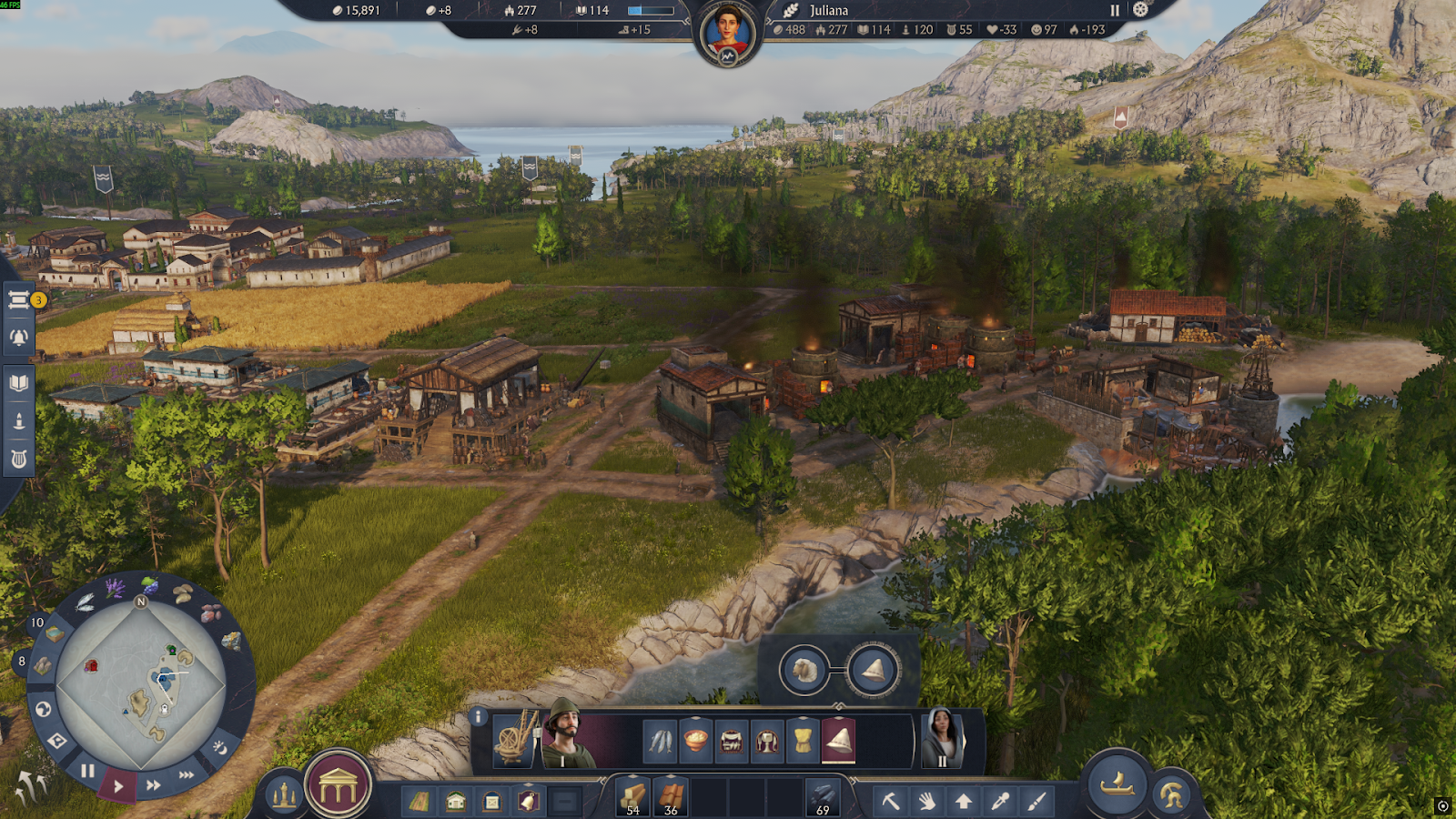Open the building construction menu
The height and width of the screenshot is (819, 1456).
(338, 786)
